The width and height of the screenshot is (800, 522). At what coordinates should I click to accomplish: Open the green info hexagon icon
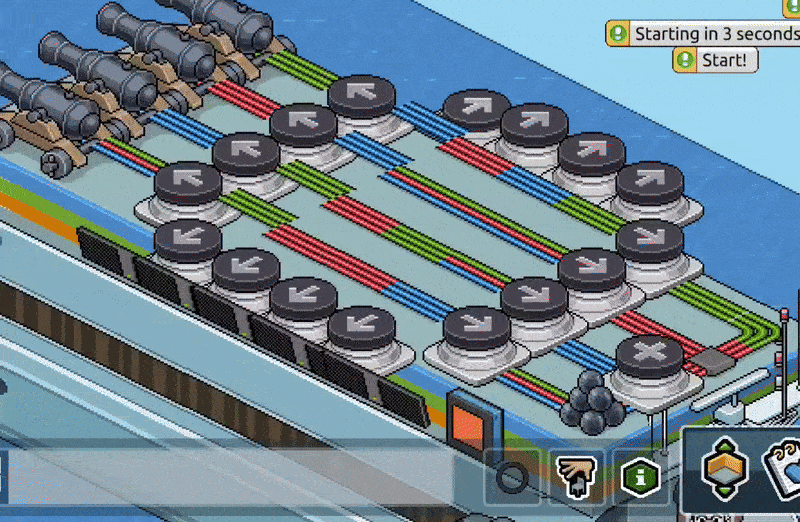pyautogui.click(x=639, y=476)
